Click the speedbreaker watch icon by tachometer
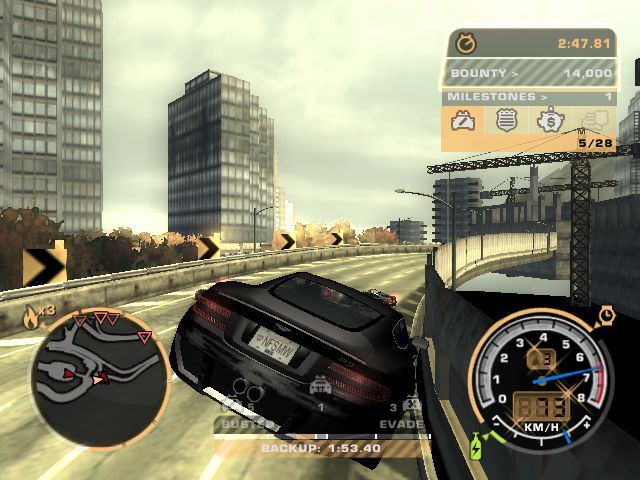Image resolution: width=640 pixels, height=480 pixels. point(606,316)
